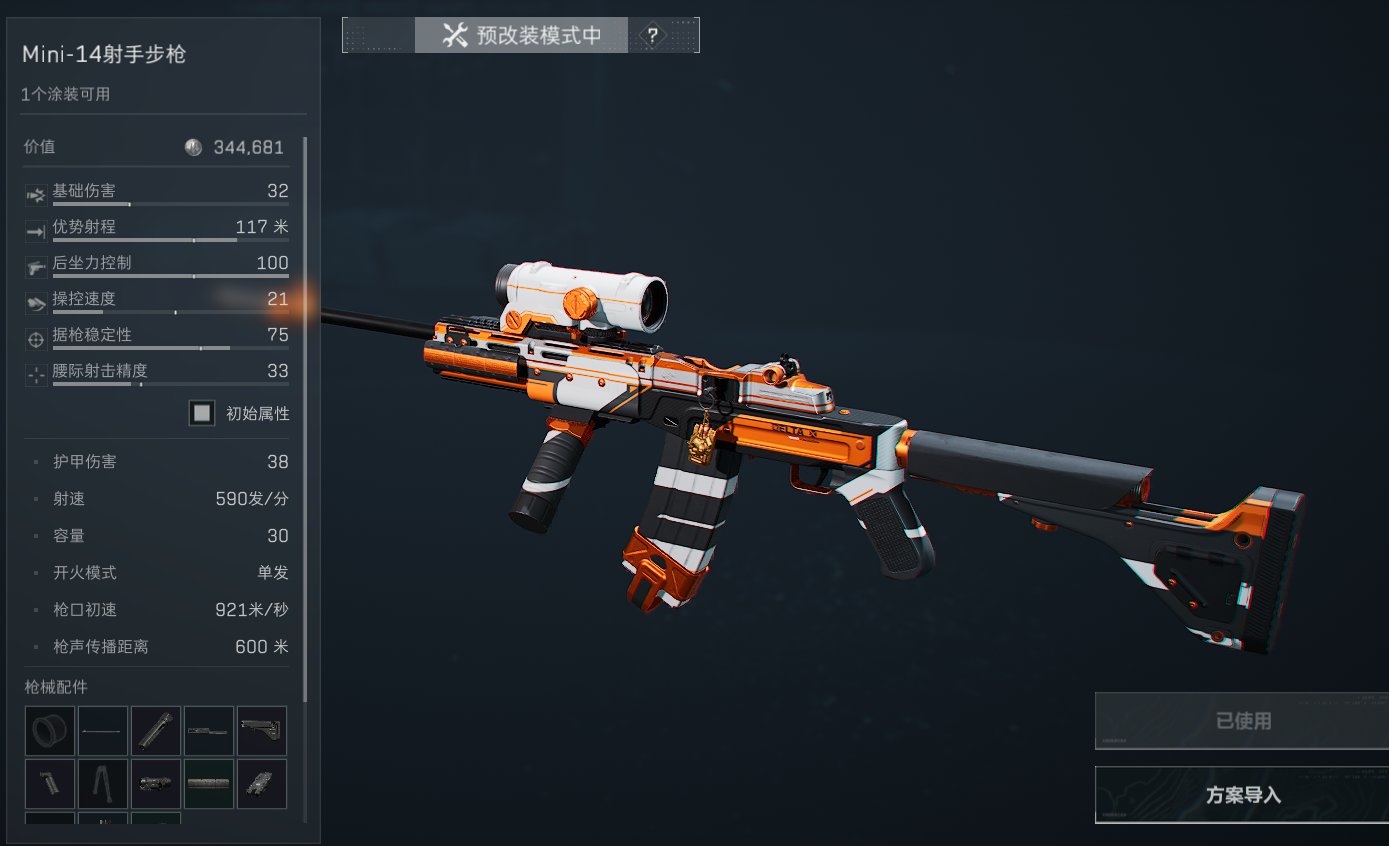Click the stats panel scrollbar
The height and width of the screenshot is (846, 1389).
[x=305, y=420]
